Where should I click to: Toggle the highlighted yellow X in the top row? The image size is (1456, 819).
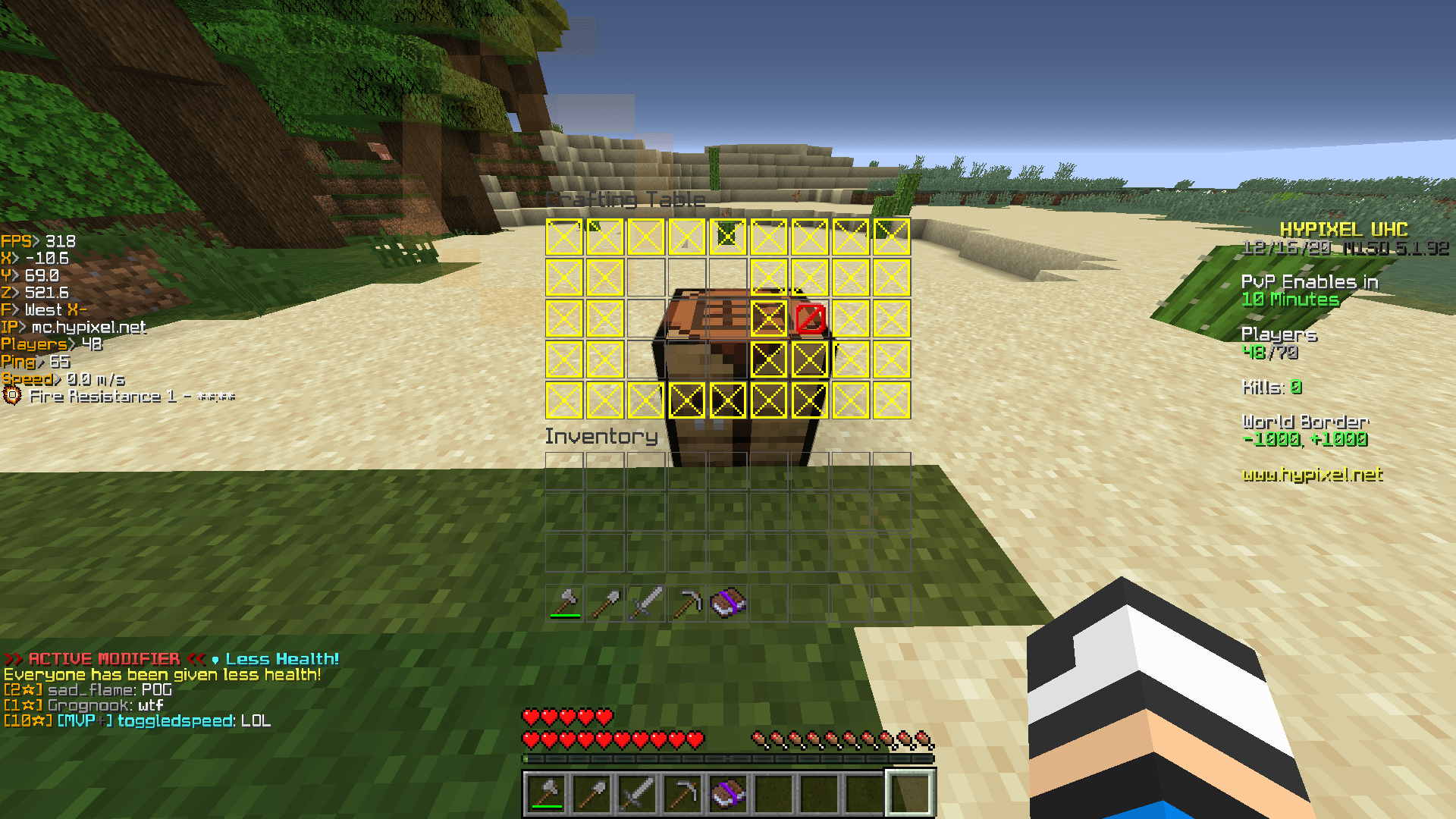point(726,235)
